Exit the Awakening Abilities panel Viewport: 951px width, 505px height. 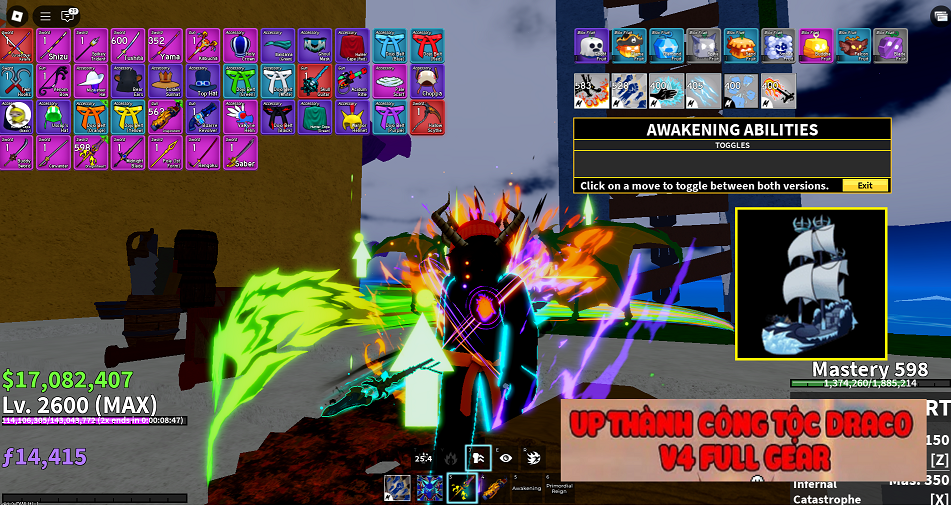(x=865, y=185)
